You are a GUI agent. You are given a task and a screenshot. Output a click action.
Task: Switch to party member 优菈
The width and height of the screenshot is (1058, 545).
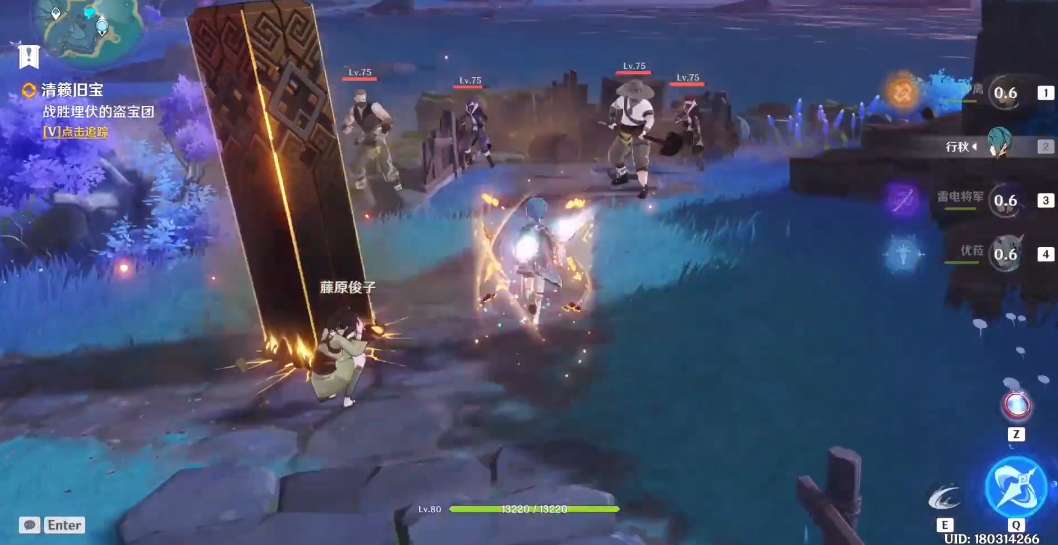point(1005,254)
